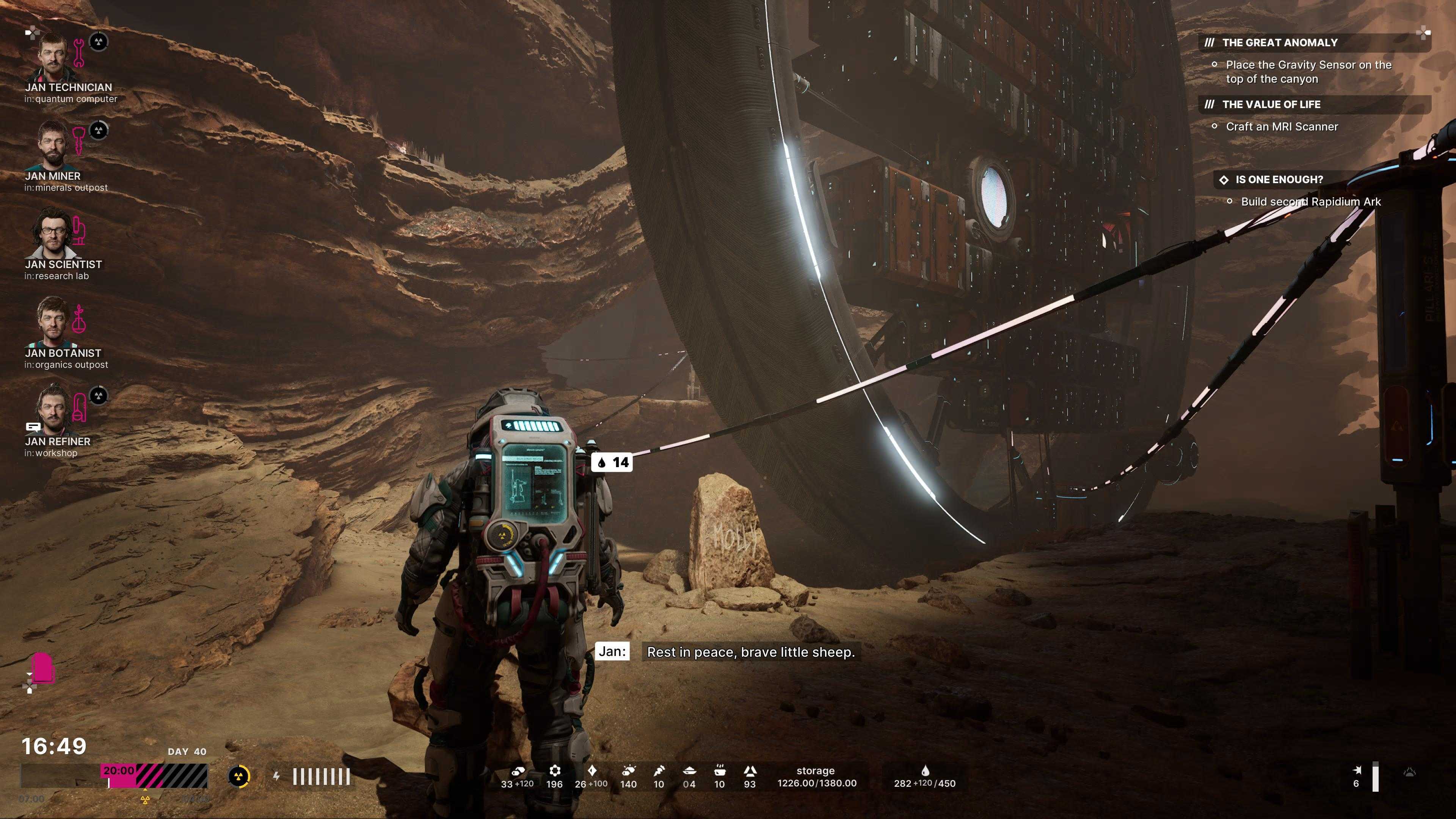Open the Is One Enough? side quest
The height and width of the screenshot is (819, 1456).
pos(1279,180)
